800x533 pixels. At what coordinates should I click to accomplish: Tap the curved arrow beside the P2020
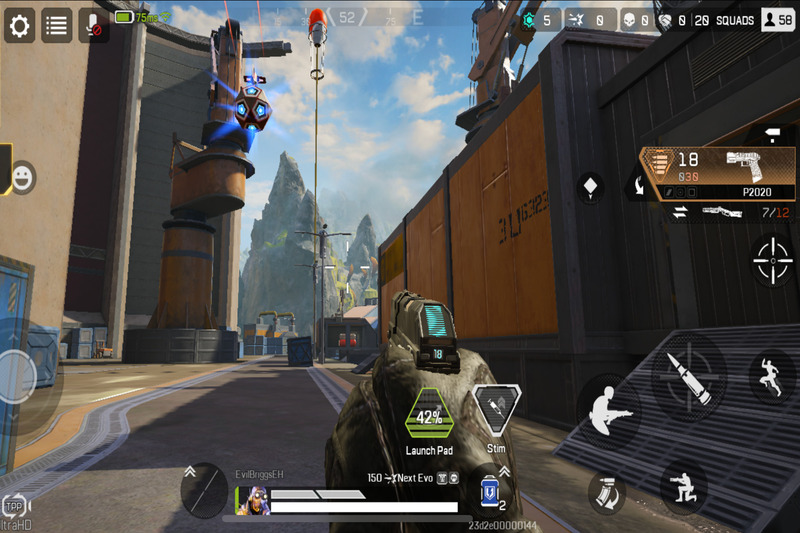[636, 184]
